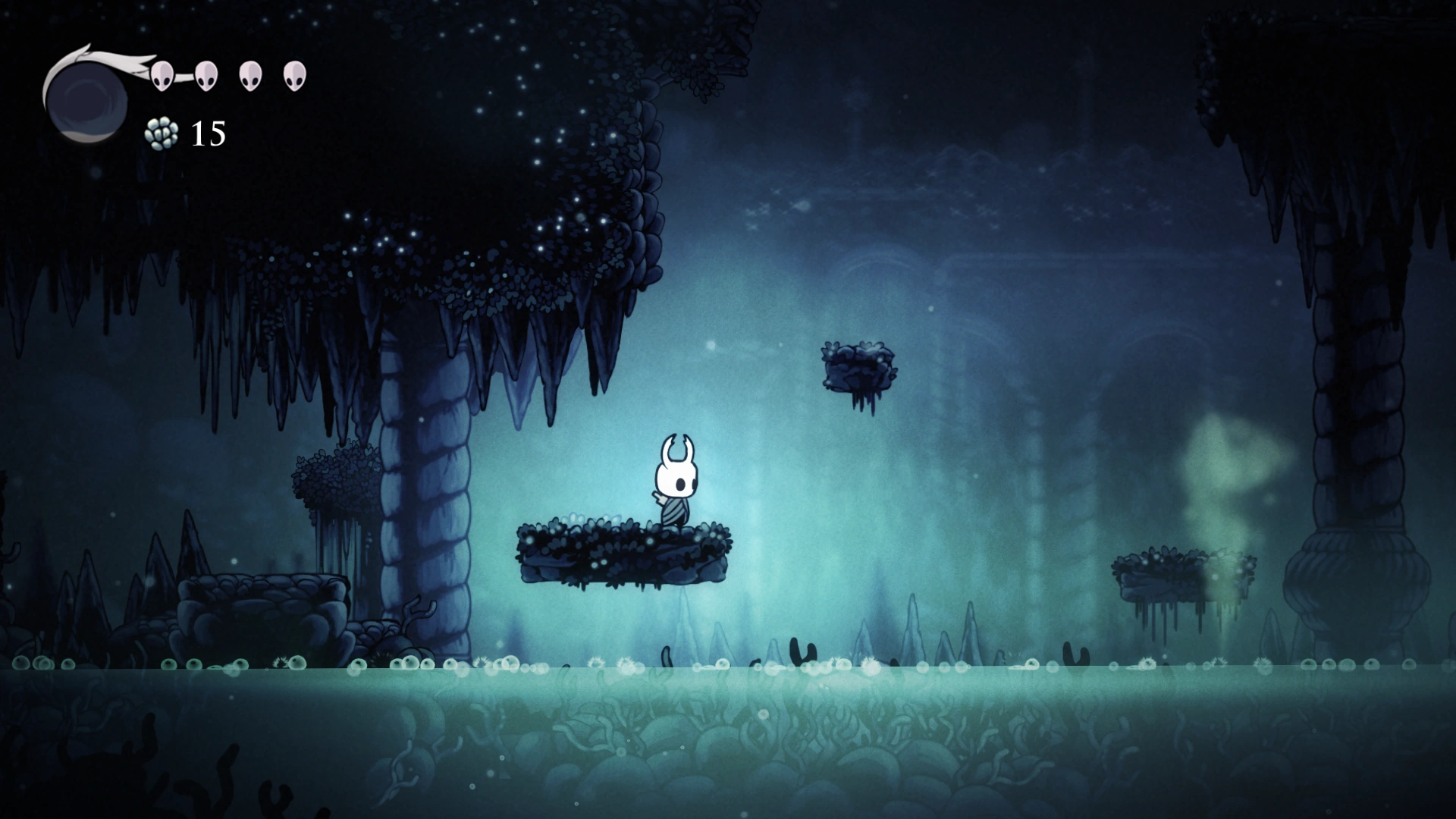This screenshot has height=819, width=1456.
Task: Click the Geo currency icon
Action: [x=162, y=135]
